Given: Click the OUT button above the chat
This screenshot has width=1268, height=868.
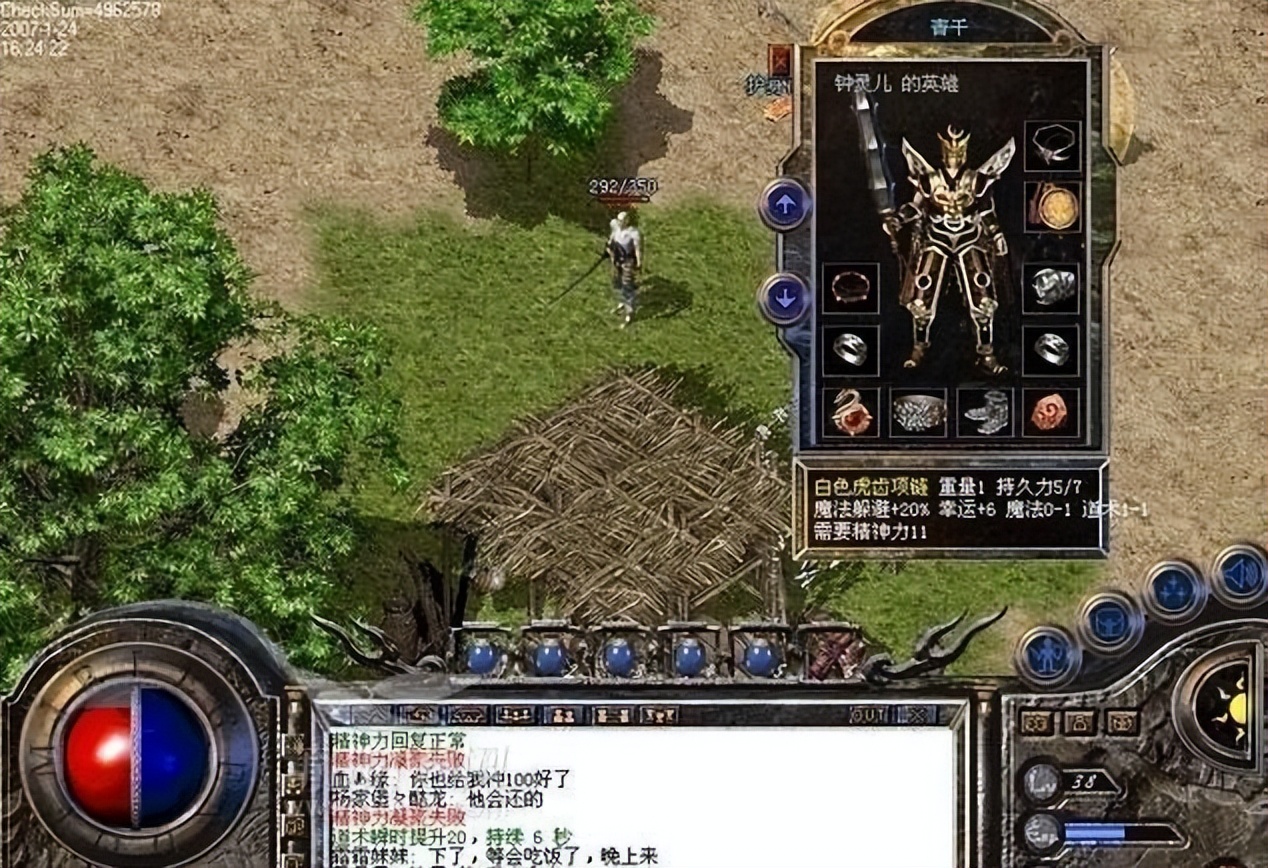Looking at the screenshot, I should point(868,715).
